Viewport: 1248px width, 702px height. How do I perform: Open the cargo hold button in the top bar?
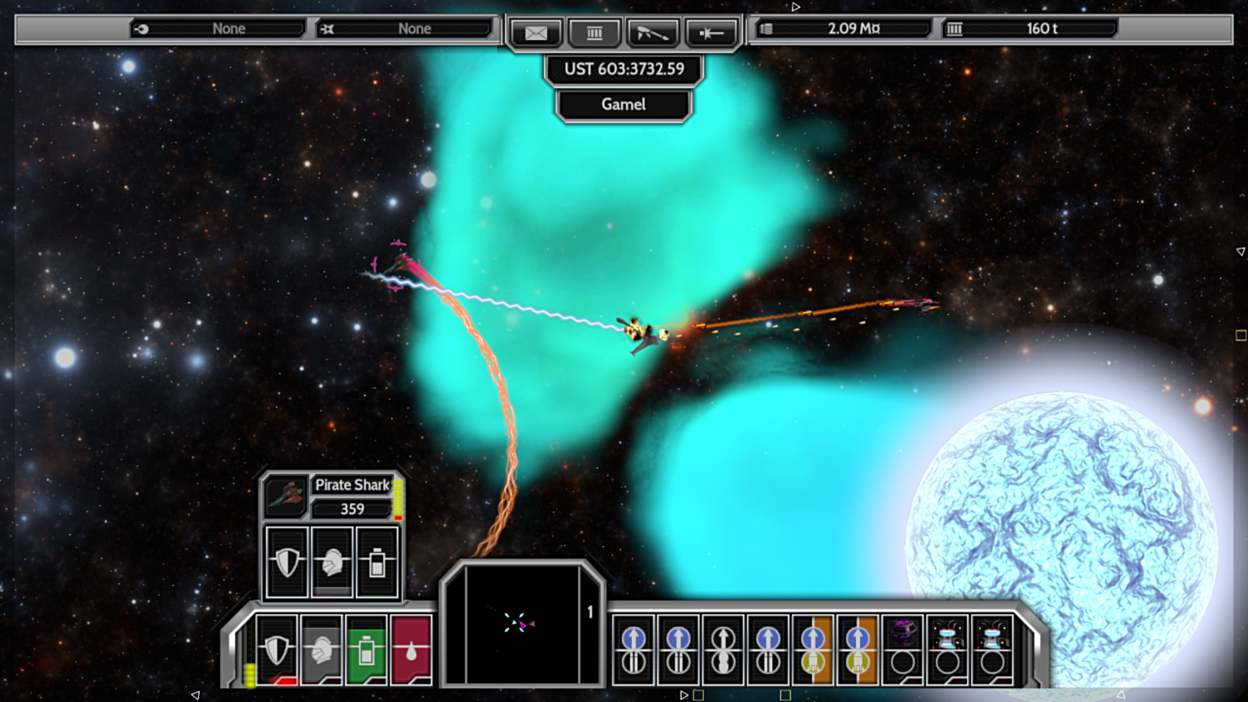tap(594, 33)
